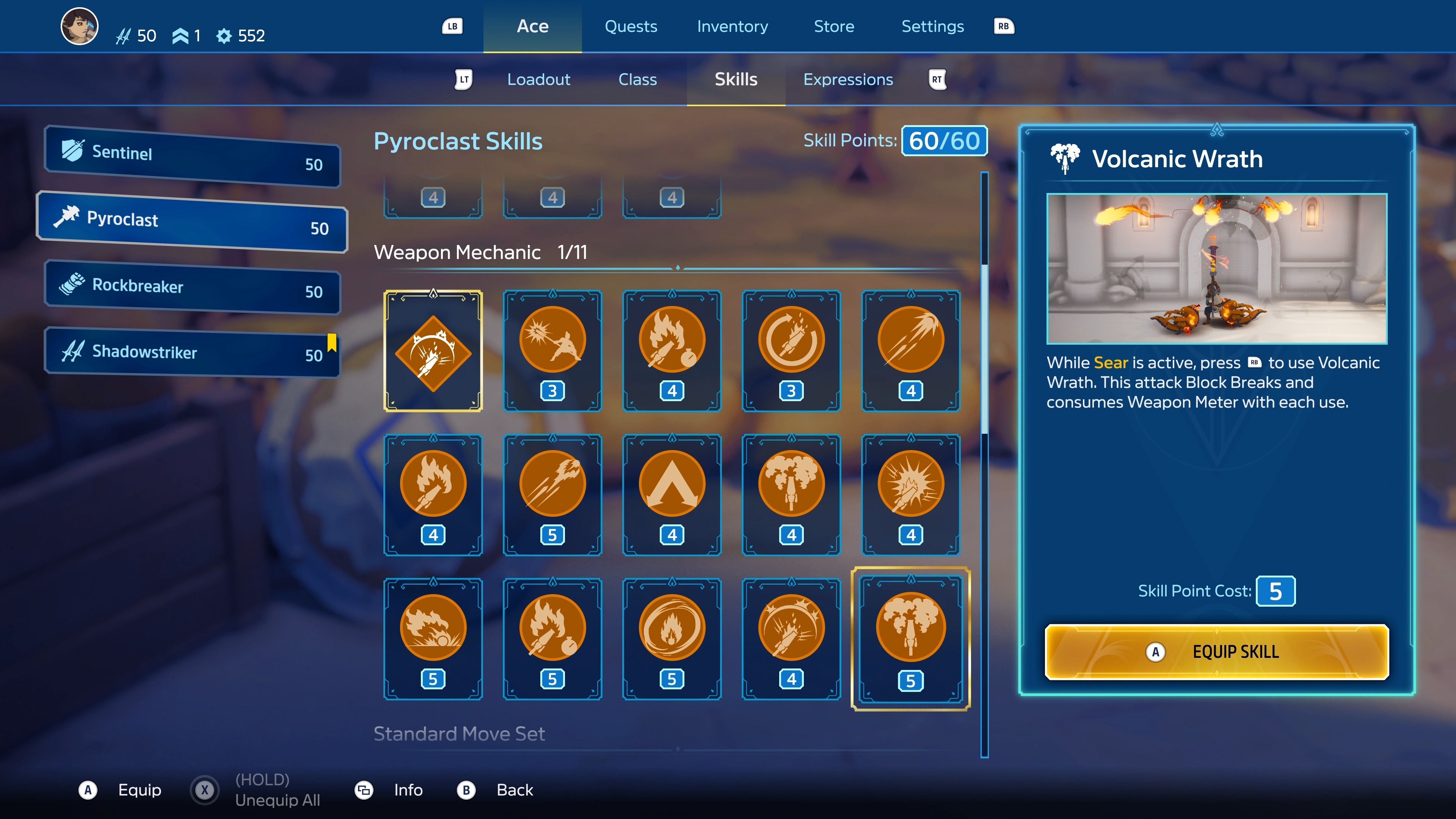Image resolution: width=1456 pixels, height=819 pixels.
Task: Click the Volcanic Wrath preview thumbnail
Action: [x=1216, y=268]
